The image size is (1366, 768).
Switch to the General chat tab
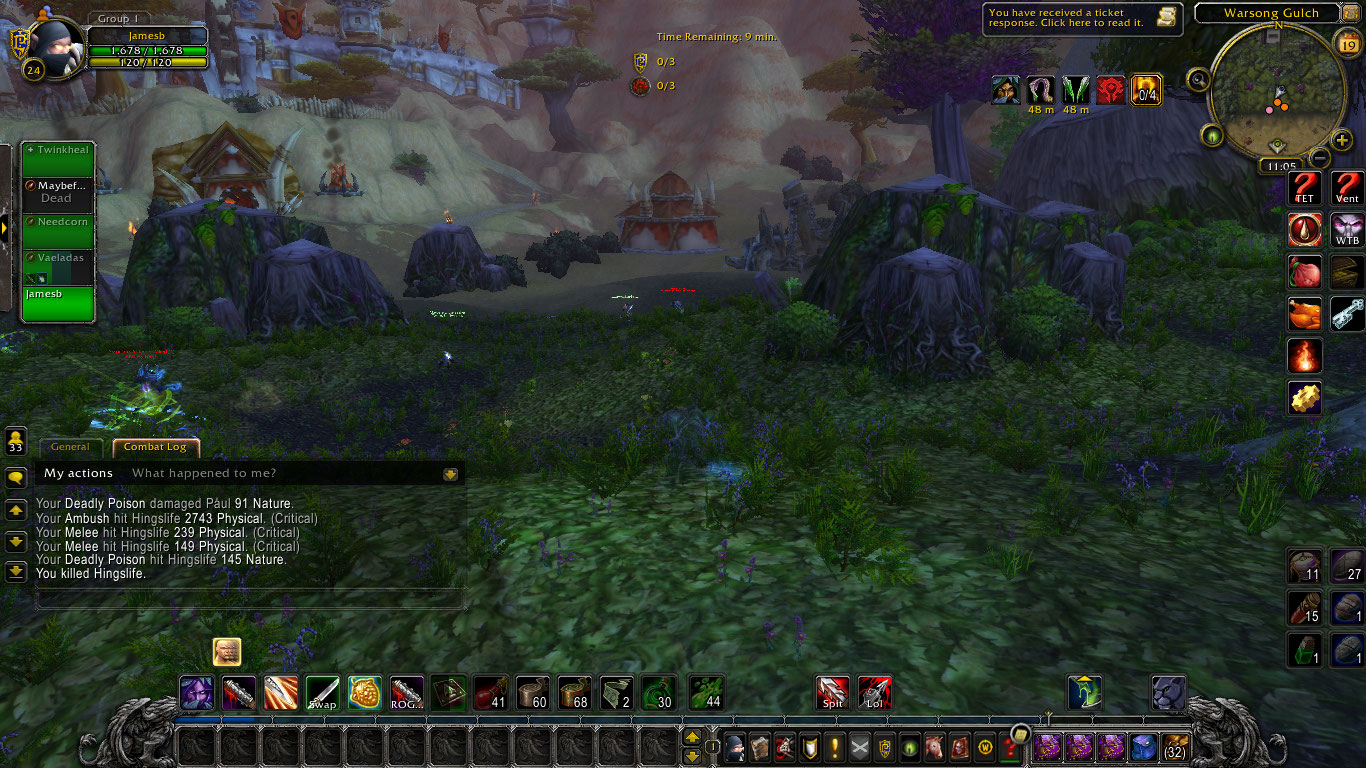(70, 447)
